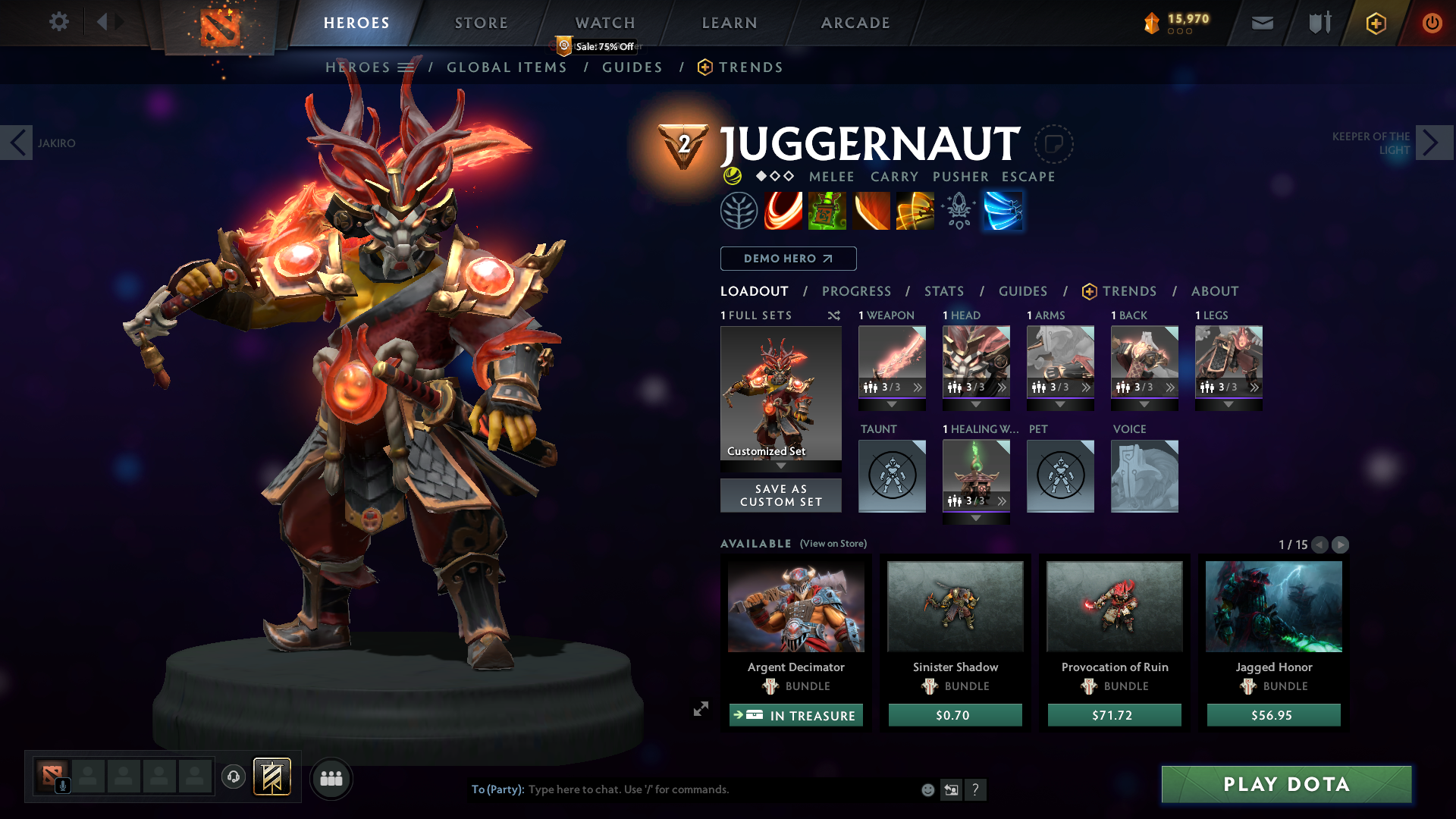The width and height of the screenshot is (1456, 819).
Task: Advance to next available items page
Action: pos(1341,544)
